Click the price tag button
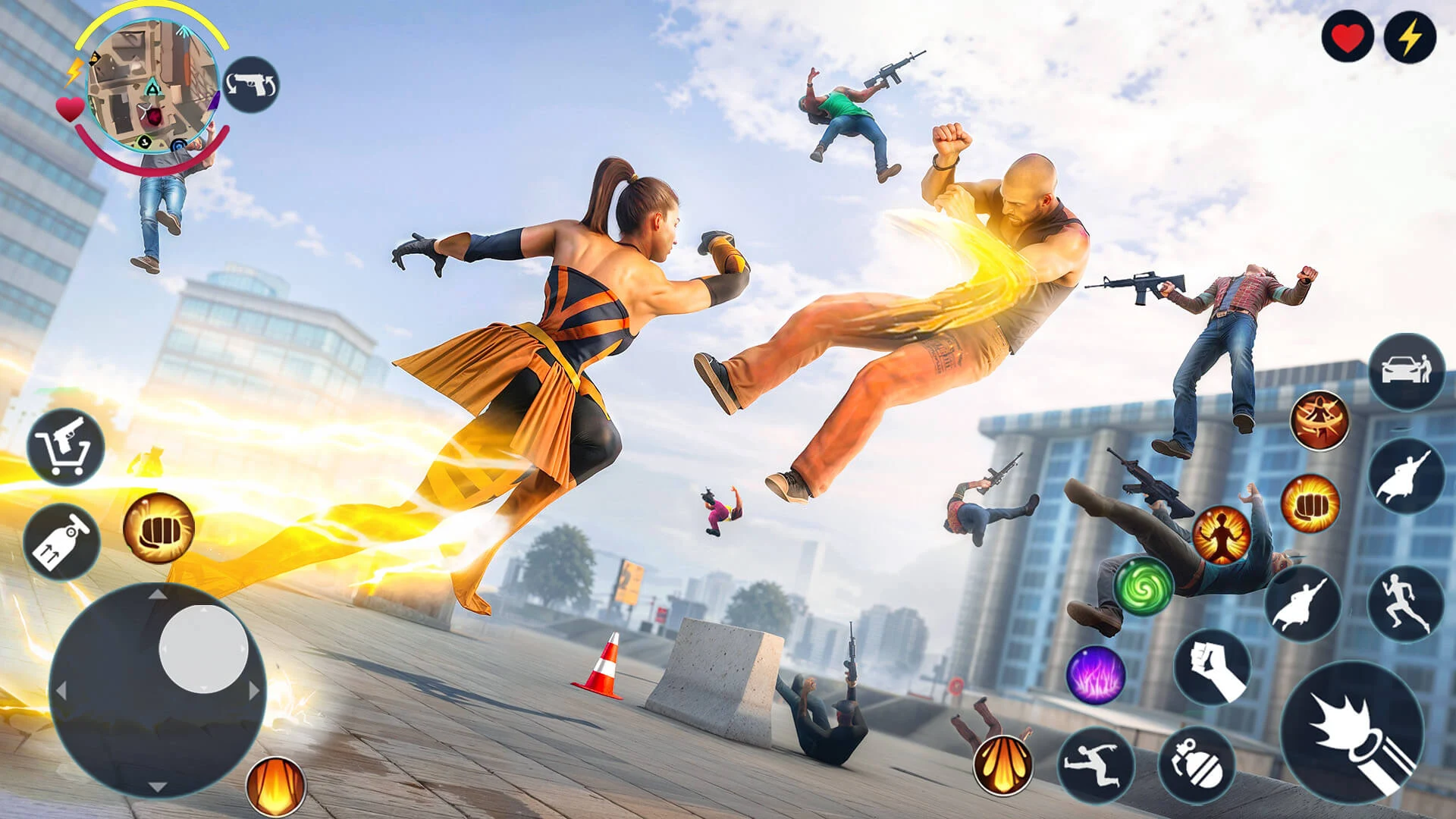Viewport: 1456px width, 819px height. point(62,541)
